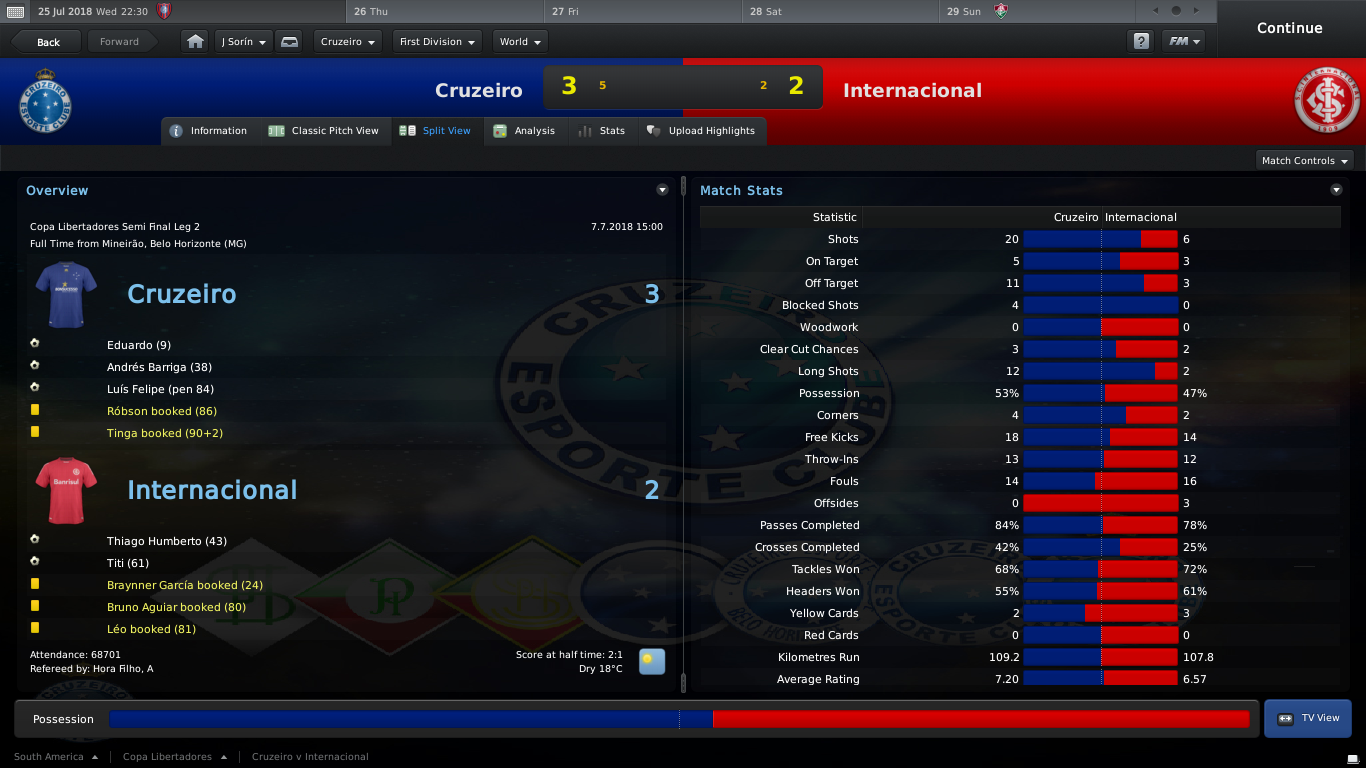
Task: Expand the Match Stats panel options arrow
Action: coord(1336,190)
